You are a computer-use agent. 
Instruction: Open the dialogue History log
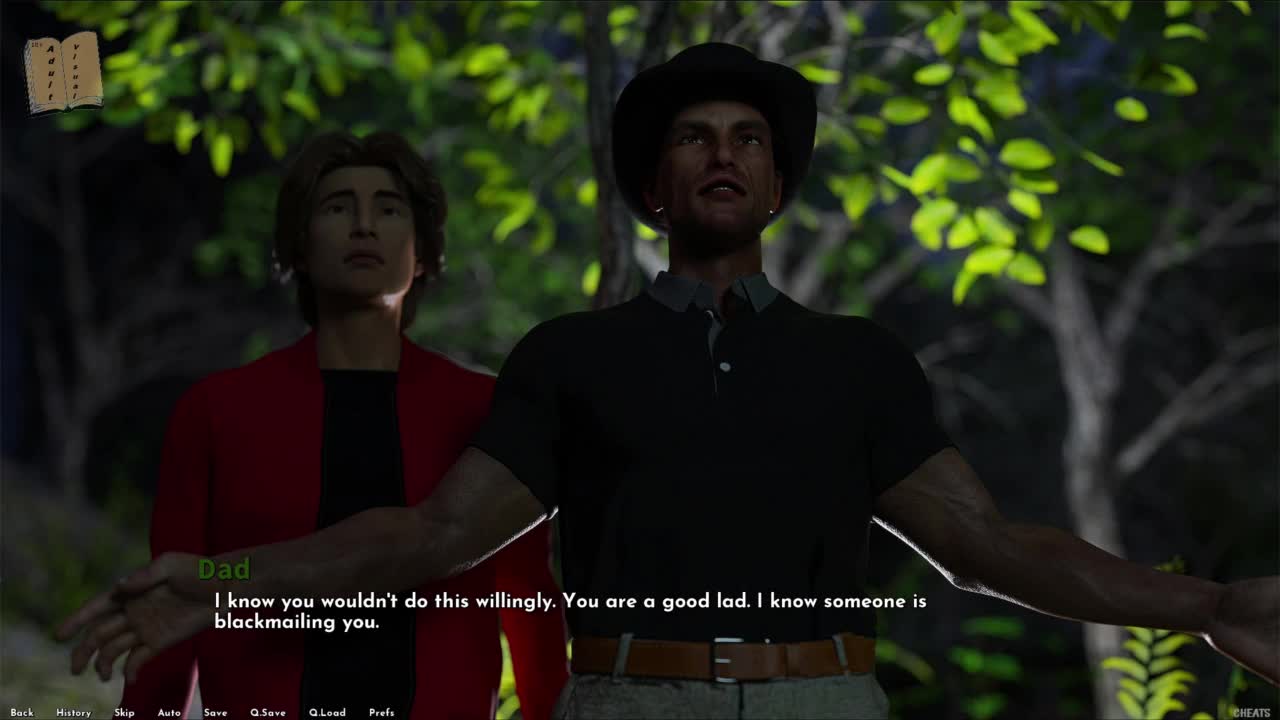coord(73,713)
